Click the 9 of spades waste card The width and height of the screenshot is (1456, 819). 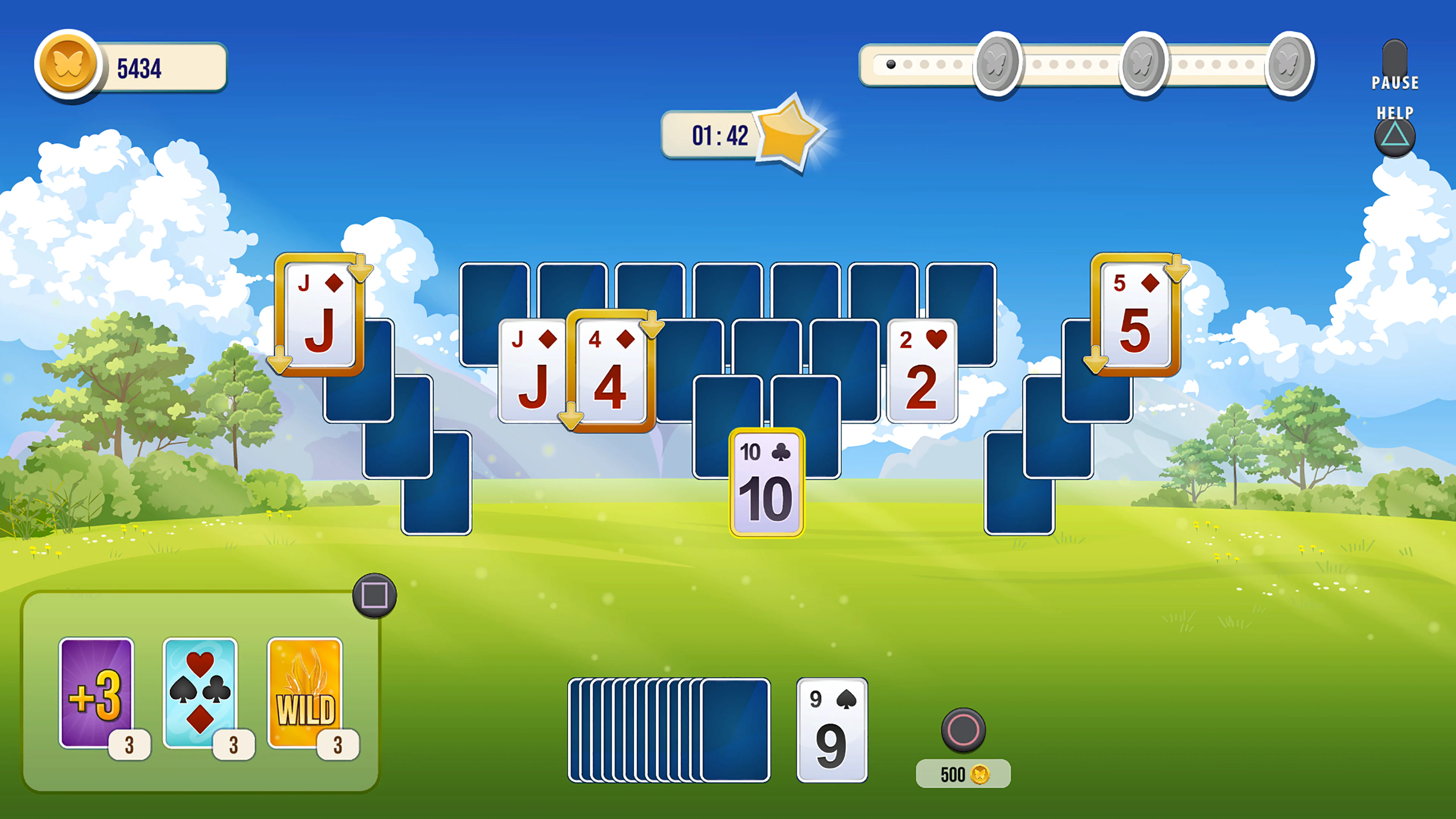[832, 730]
